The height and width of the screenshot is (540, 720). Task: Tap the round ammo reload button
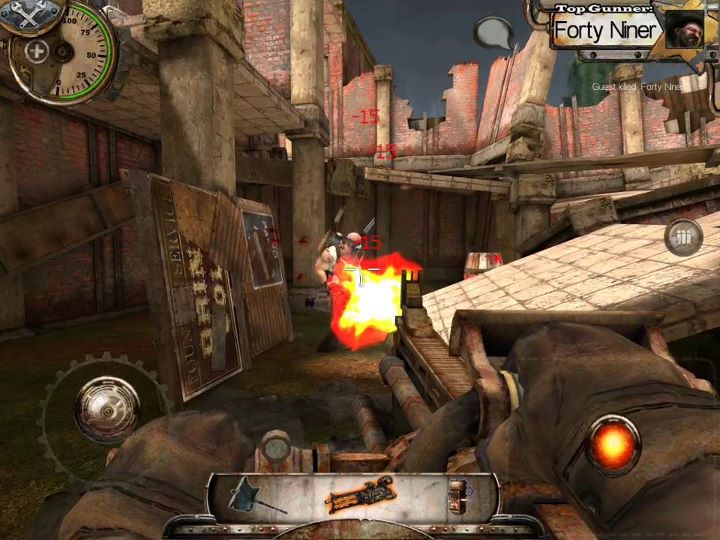[683, 237]
